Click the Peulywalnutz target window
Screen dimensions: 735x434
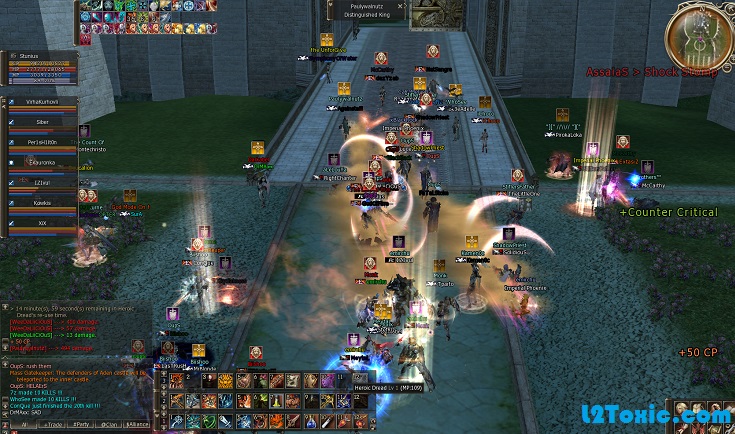click(365, 10)
